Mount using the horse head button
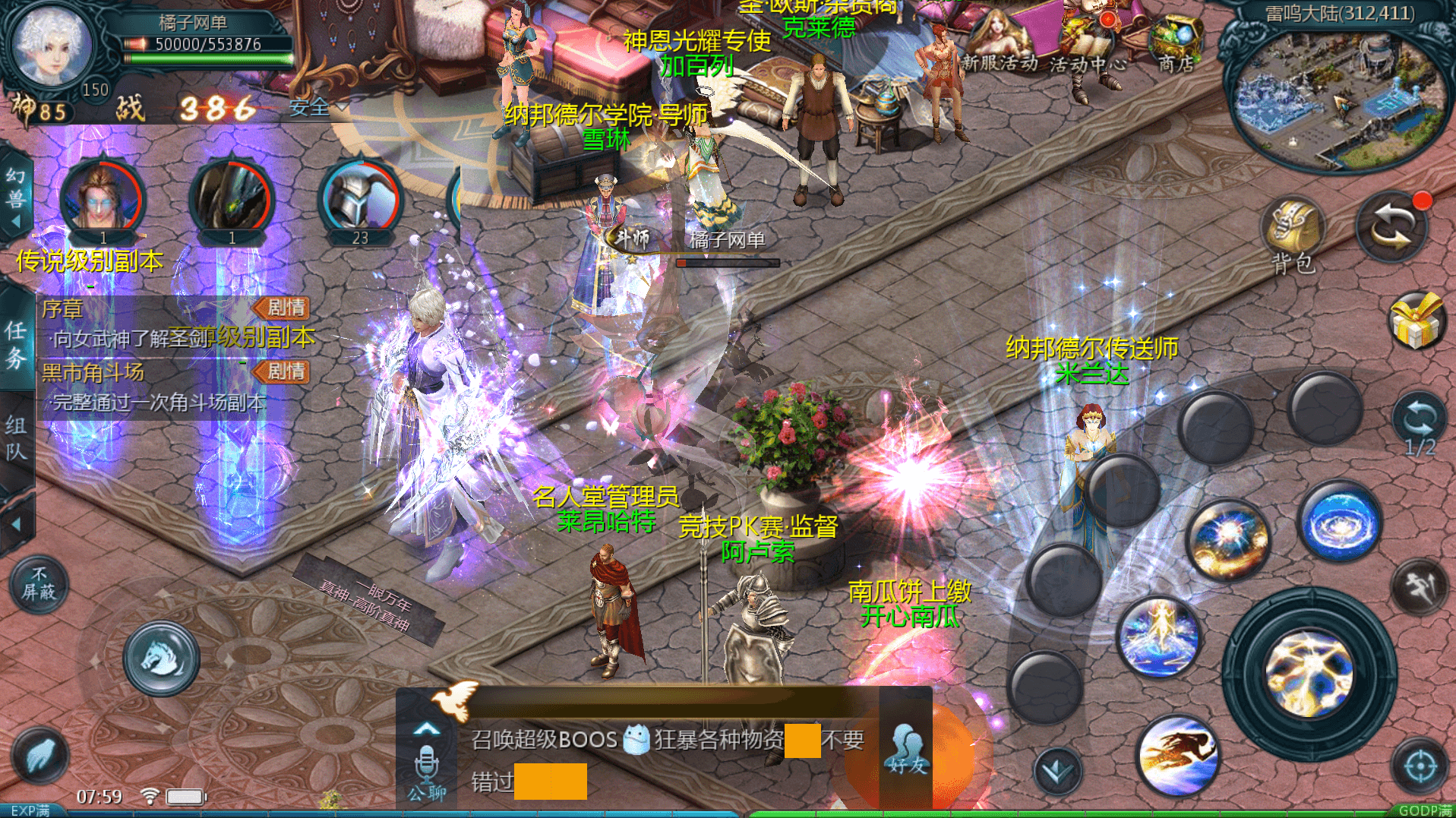This screenshot has height=818, width=1456. point(161,658)
